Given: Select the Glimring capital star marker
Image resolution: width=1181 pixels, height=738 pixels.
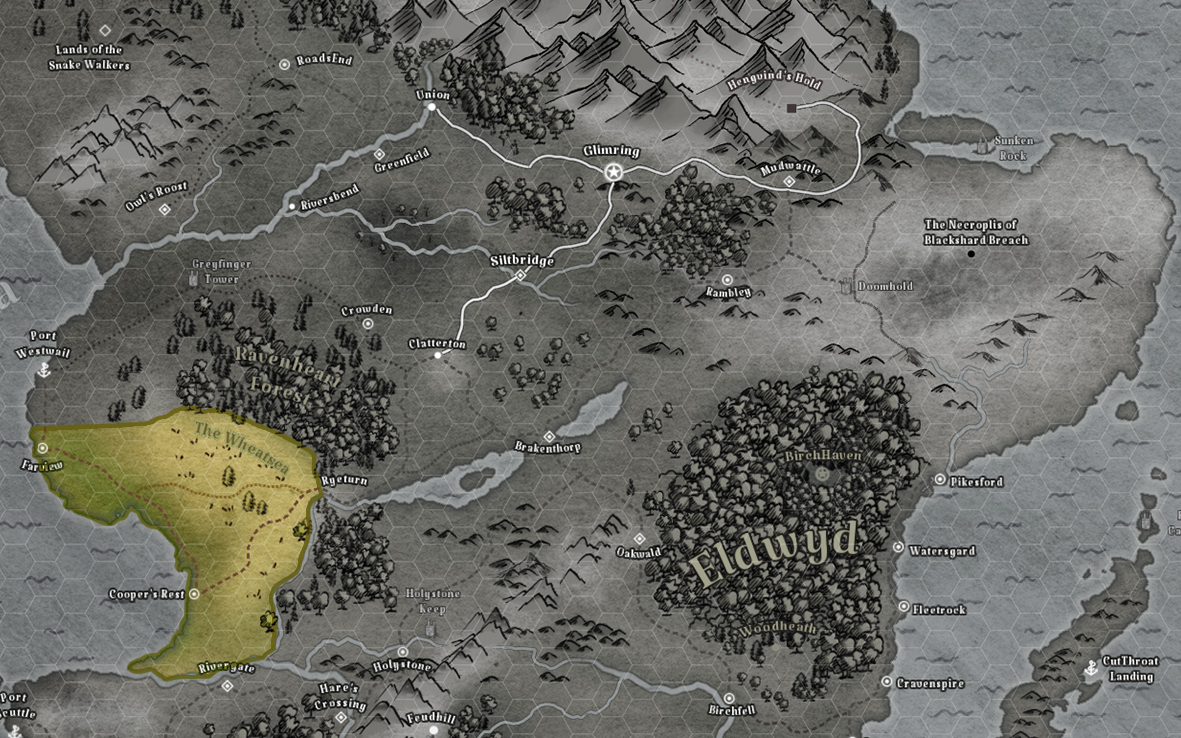Looking at the screenshot, I should (614, 173).
